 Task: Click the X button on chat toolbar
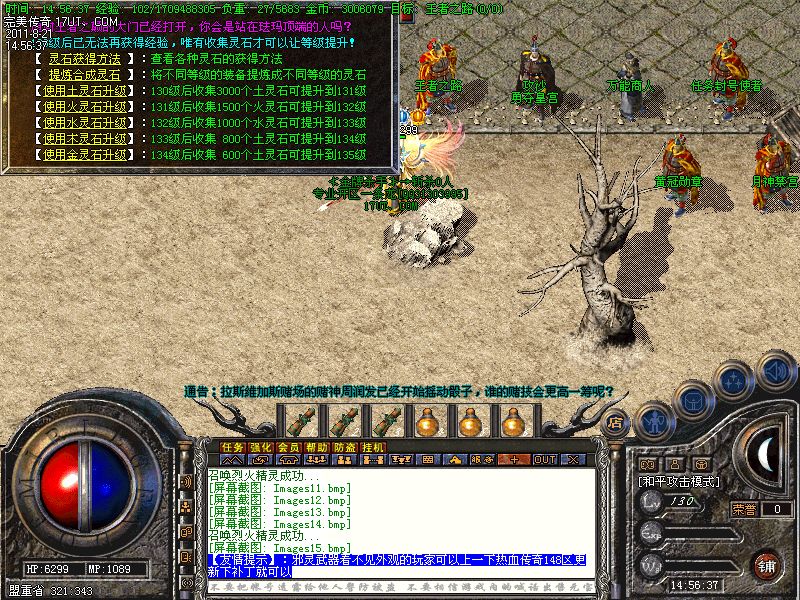pos(571,460)
